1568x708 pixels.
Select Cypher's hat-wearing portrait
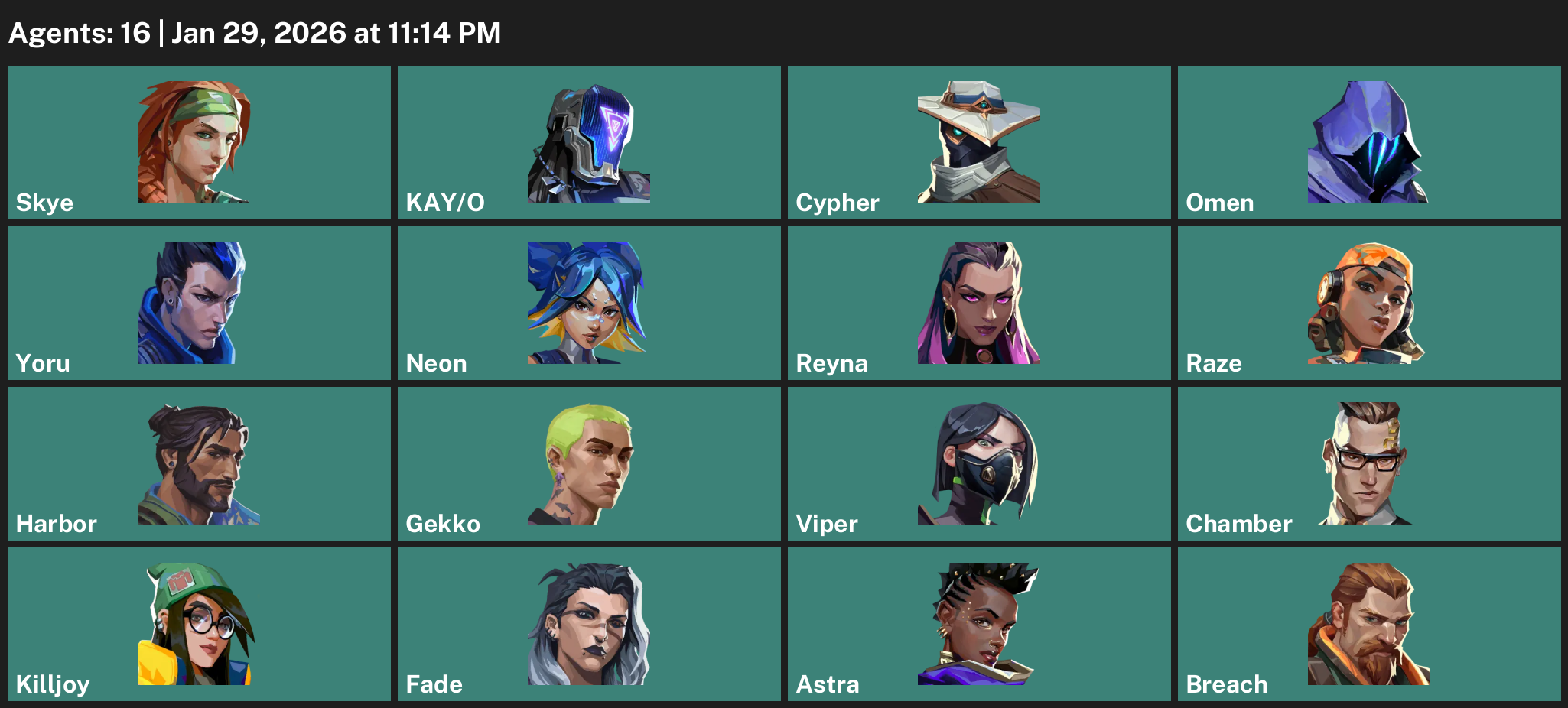tap(979, 141)
